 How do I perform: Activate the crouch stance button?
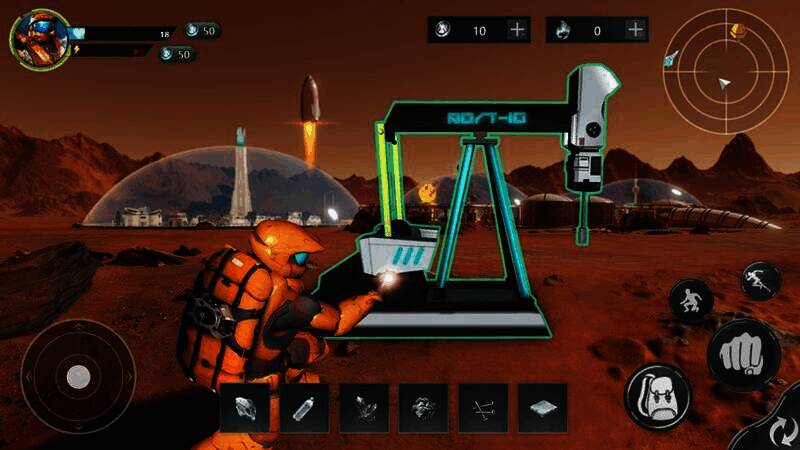tap(690, 298)
